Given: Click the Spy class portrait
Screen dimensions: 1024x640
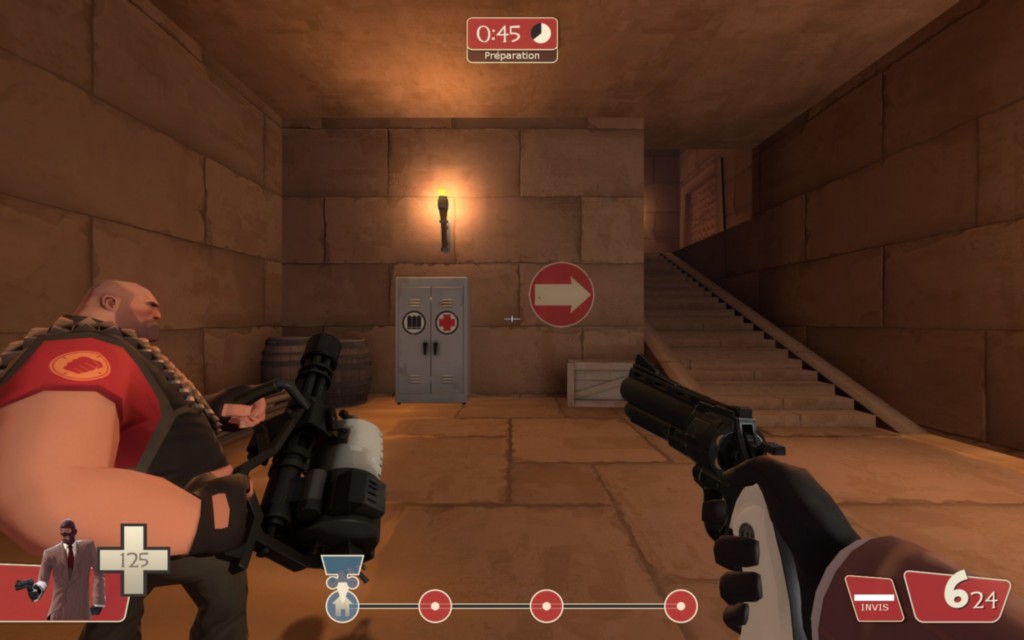Looking at the screenshot, I should point(66,573).
